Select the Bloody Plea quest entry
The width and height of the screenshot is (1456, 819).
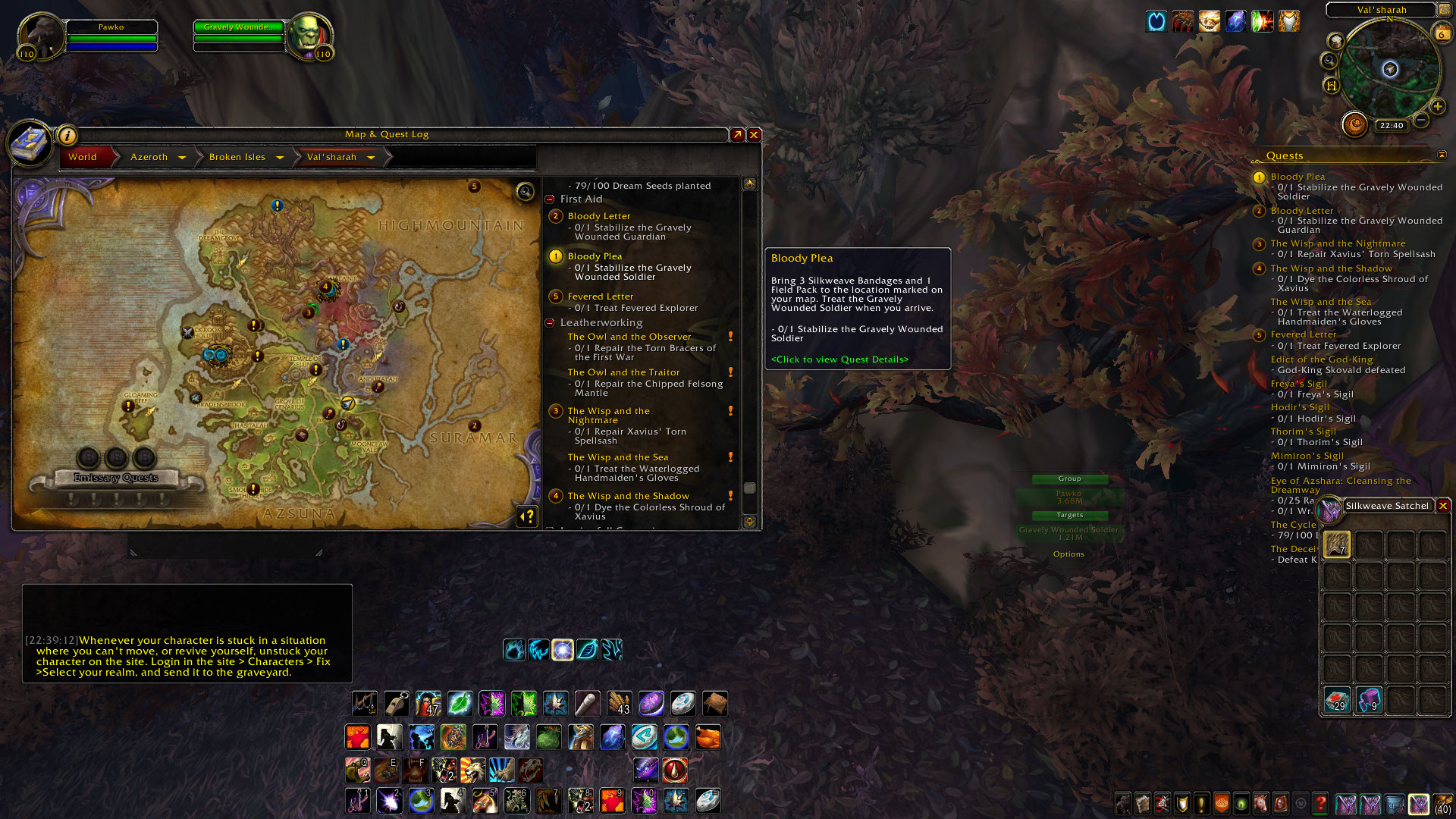pos(595,256)
